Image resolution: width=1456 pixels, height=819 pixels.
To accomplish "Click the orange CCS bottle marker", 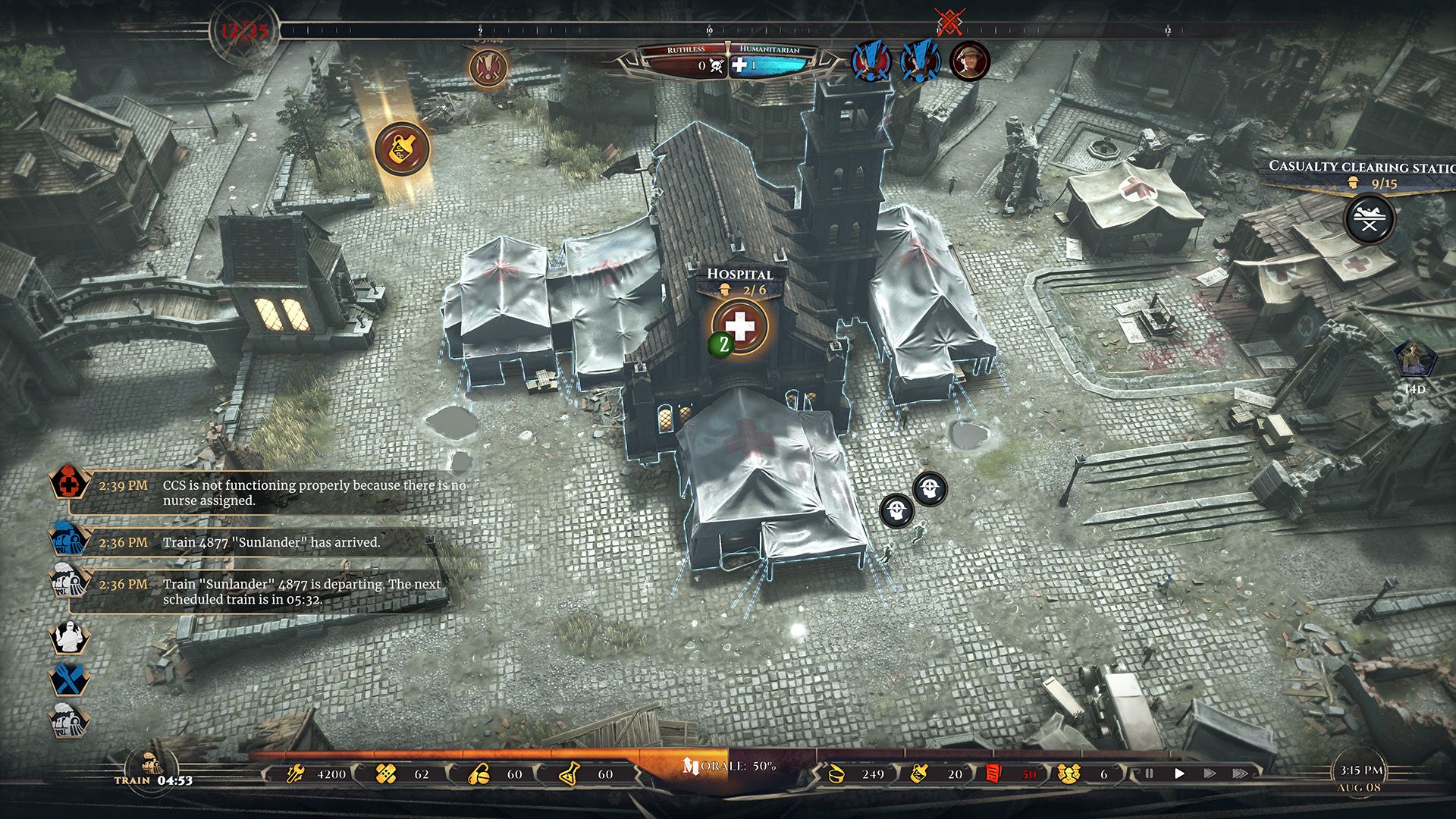I will (x=402, y=149).
